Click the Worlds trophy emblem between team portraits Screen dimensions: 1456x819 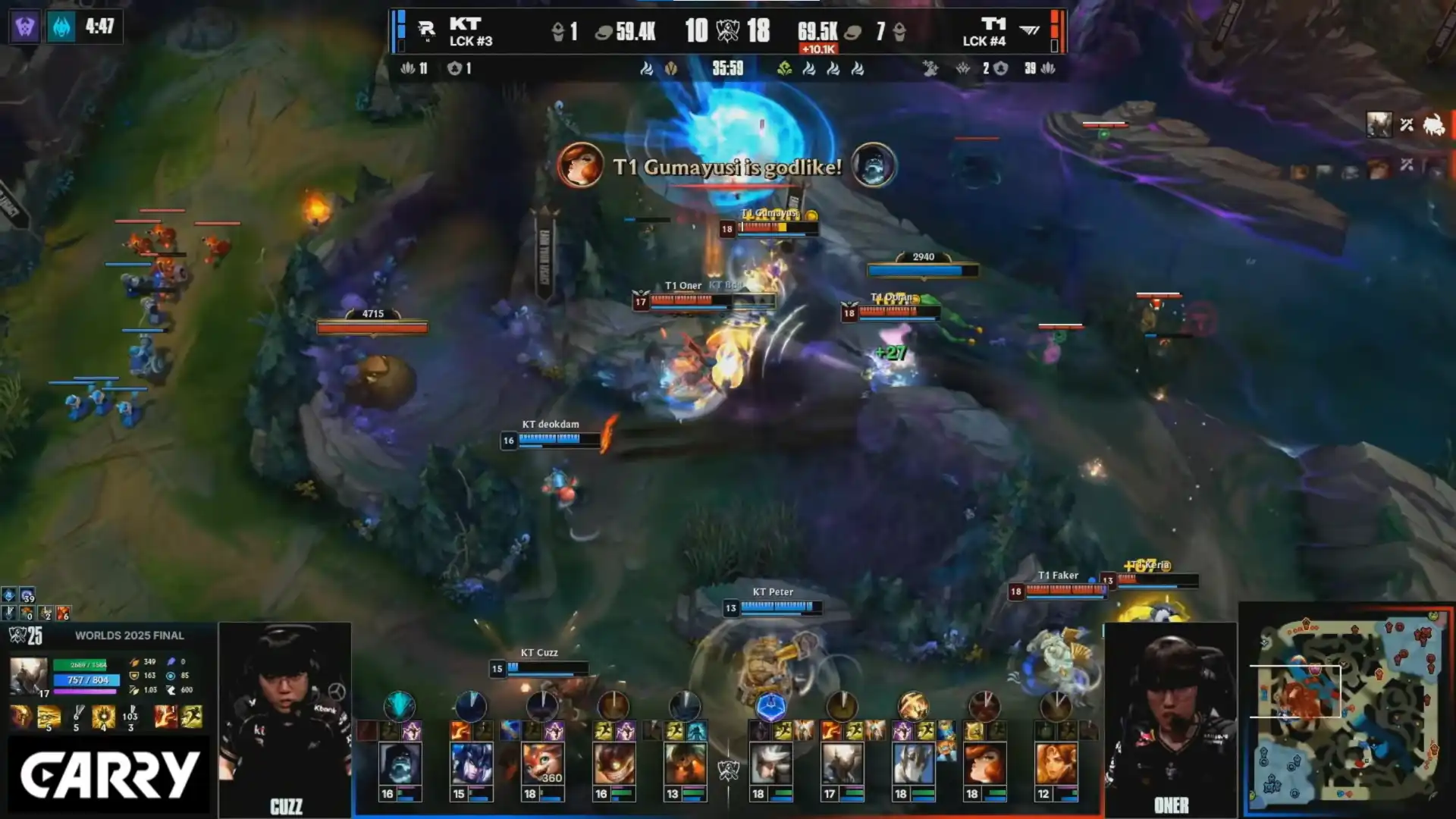point(729,771)
